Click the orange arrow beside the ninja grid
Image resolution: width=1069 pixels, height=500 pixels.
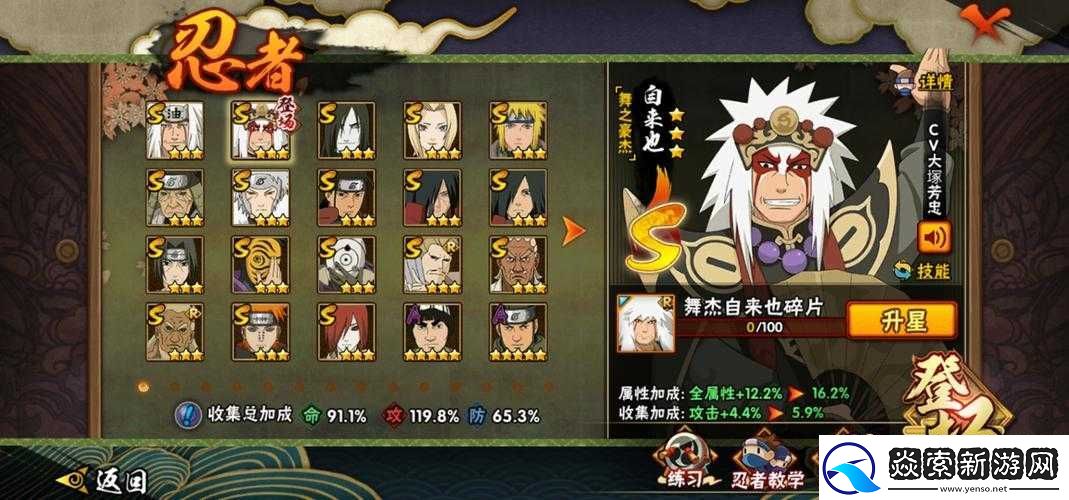[574, 232]
